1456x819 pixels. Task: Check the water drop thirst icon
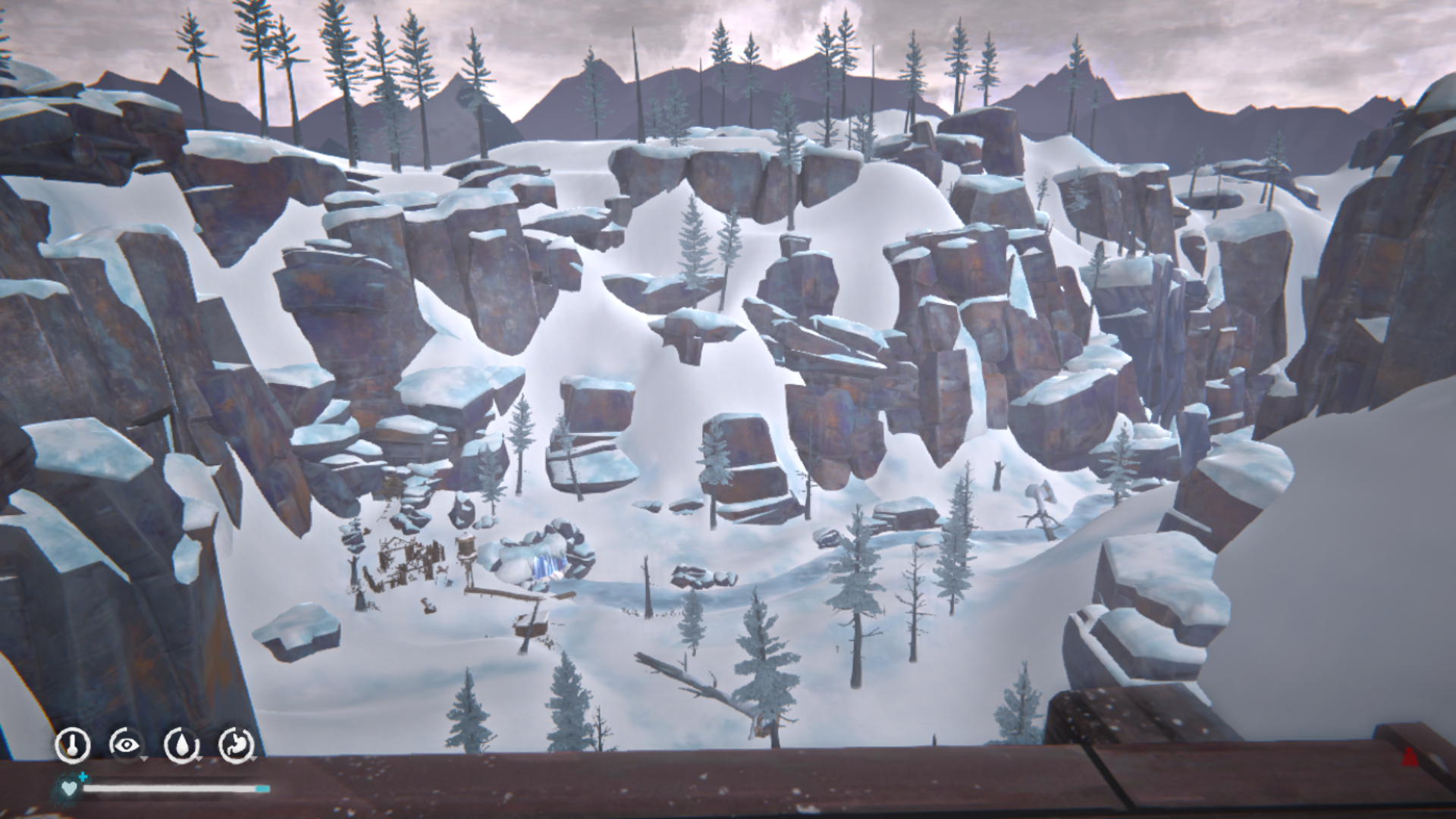181,745
